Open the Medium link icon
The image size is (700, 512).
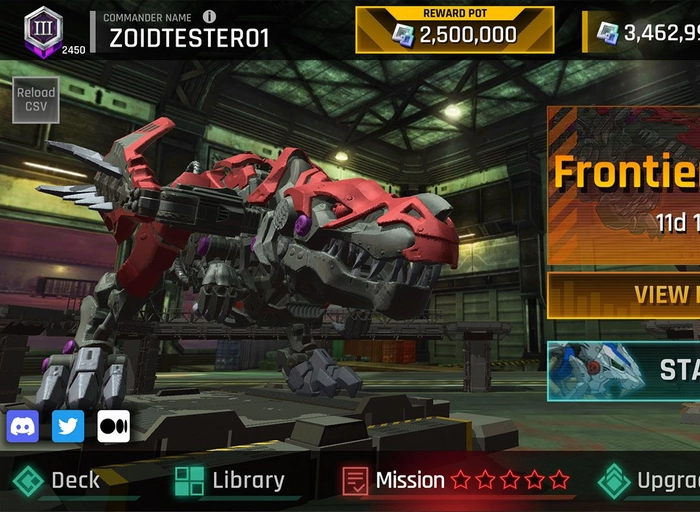click(113, 427)
